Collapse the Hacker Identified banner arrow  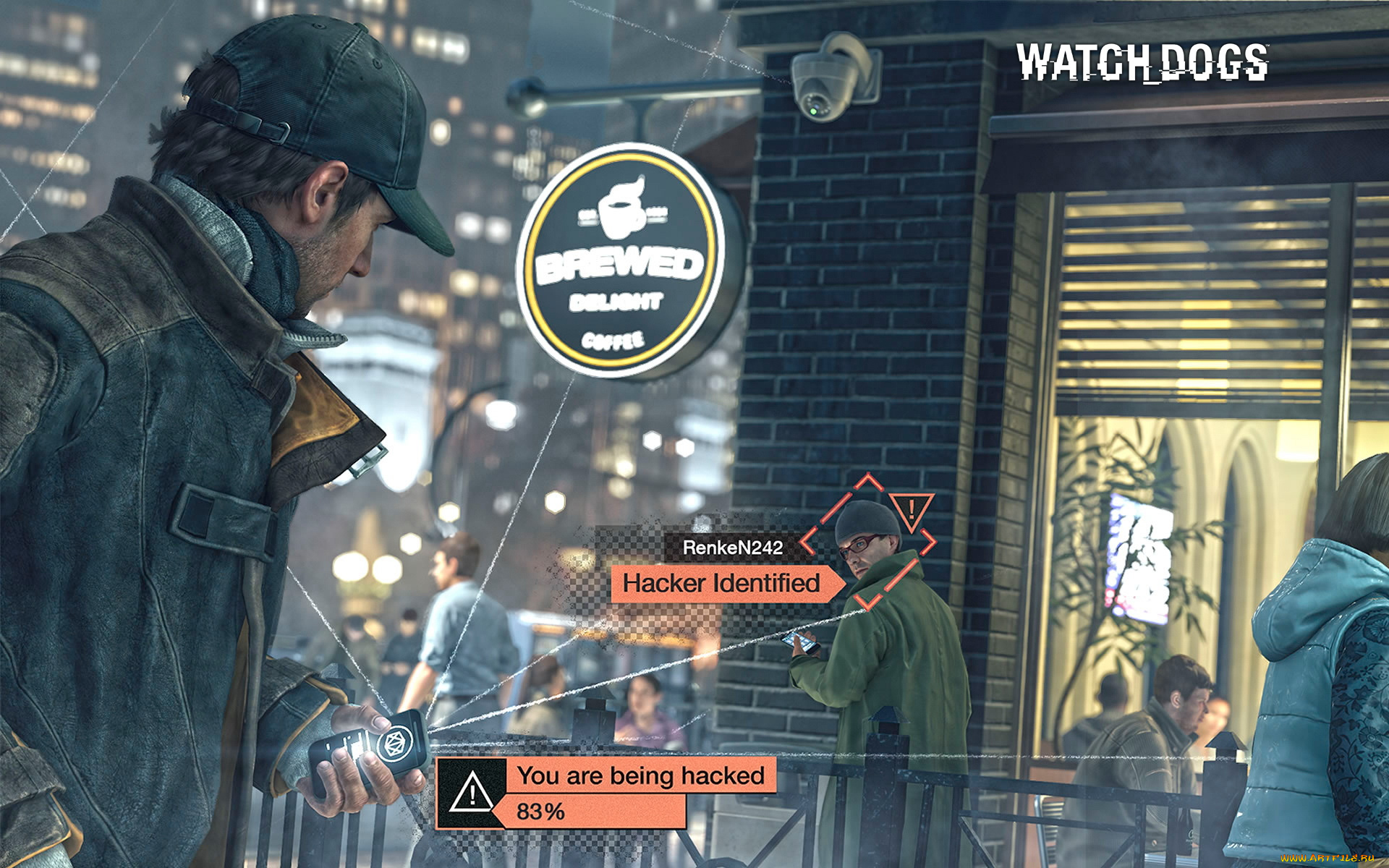click(837, 582)
